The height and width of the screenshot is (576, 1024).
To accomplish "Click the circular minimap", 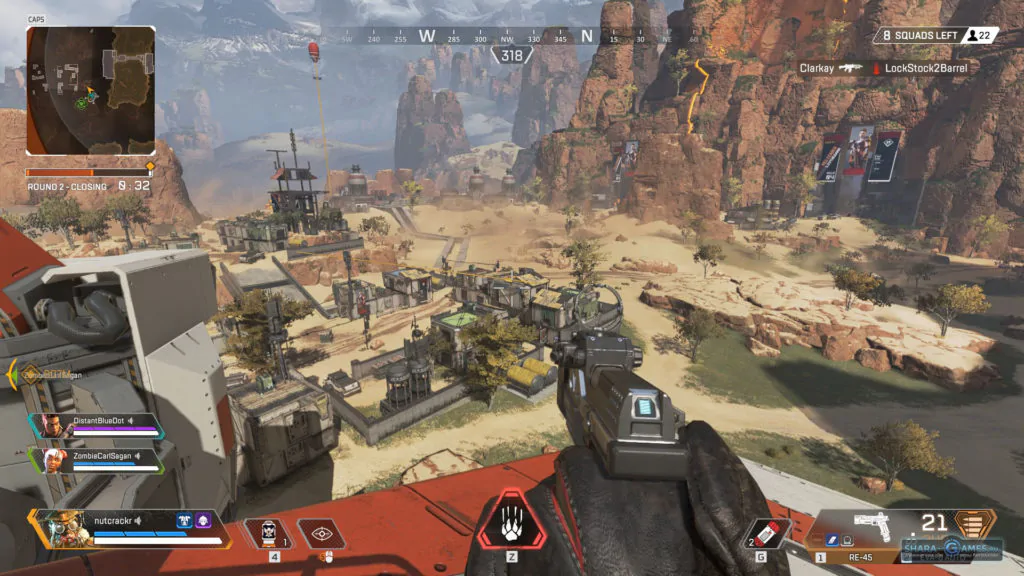I will click(90, 91).
